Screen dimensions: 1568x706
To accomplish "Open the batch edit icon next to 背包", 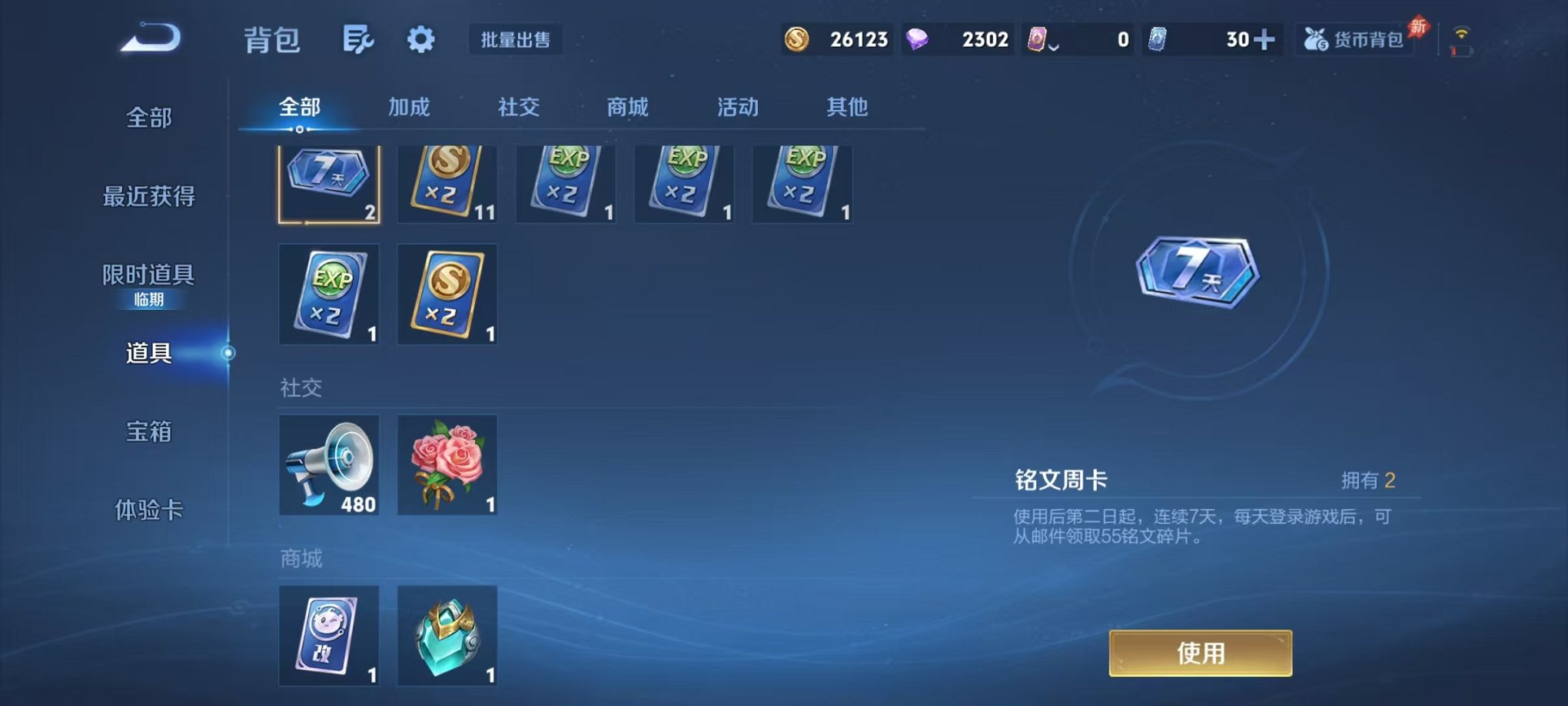I will 360,38.
